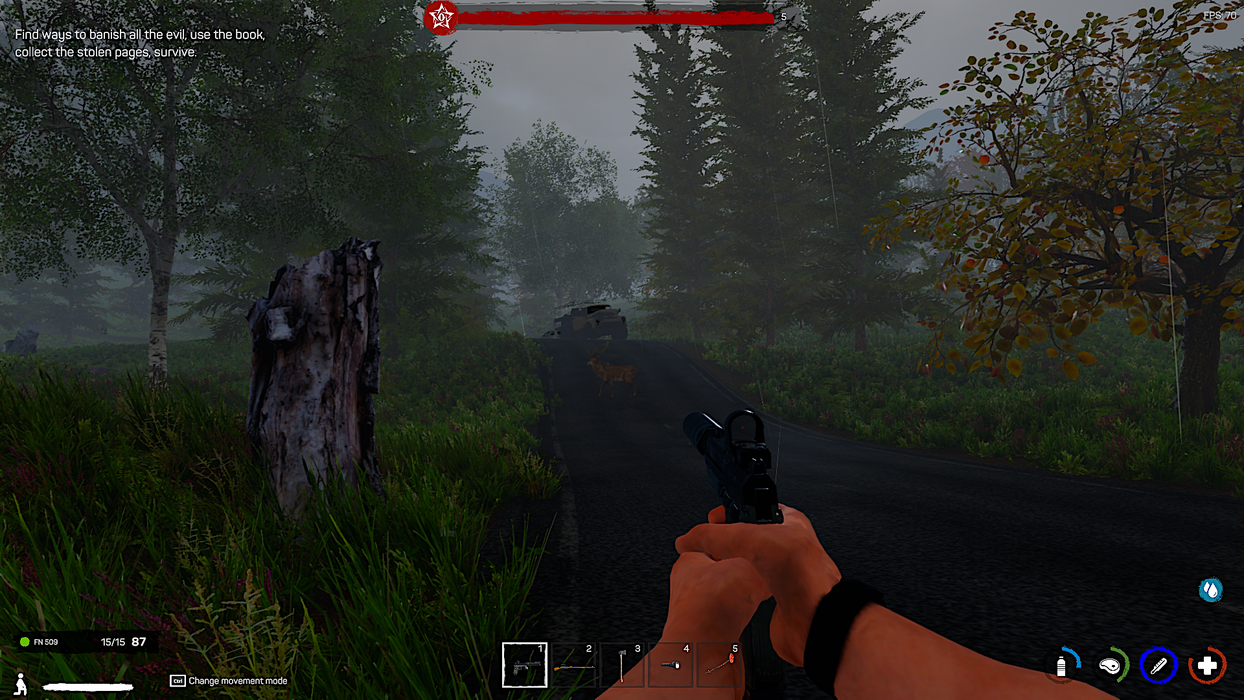Click the objective text about banishing evil
Screen dimensions: 1244x700
(x=139, y=43)
